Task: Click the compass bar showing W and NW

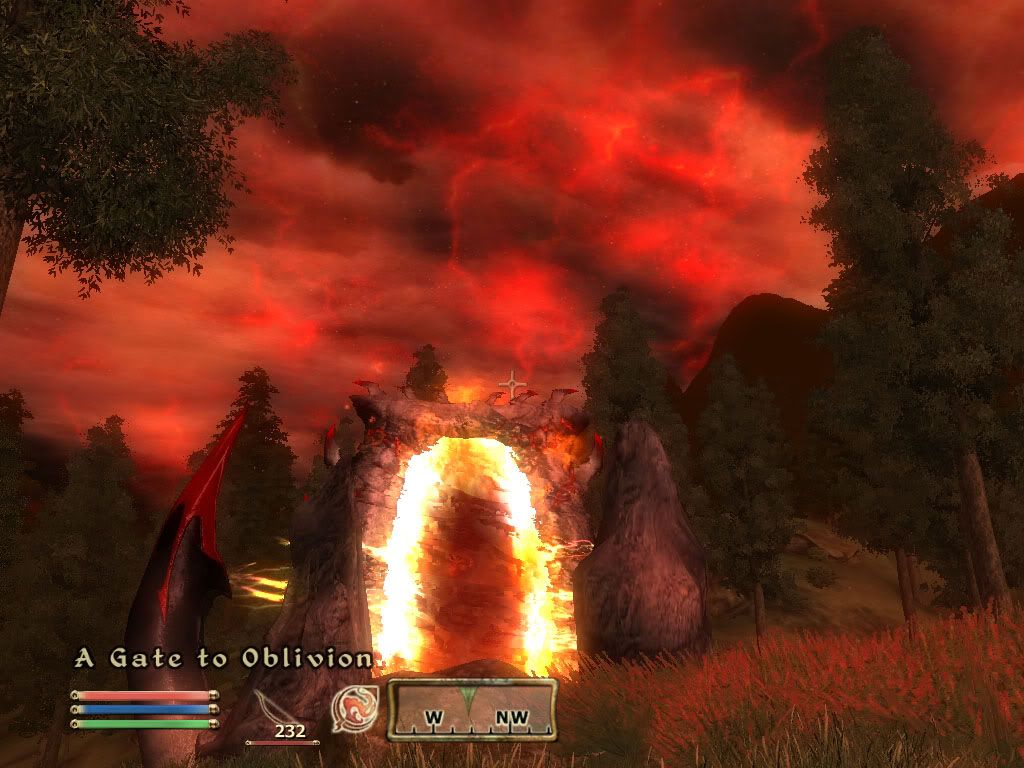Action: 472,710
